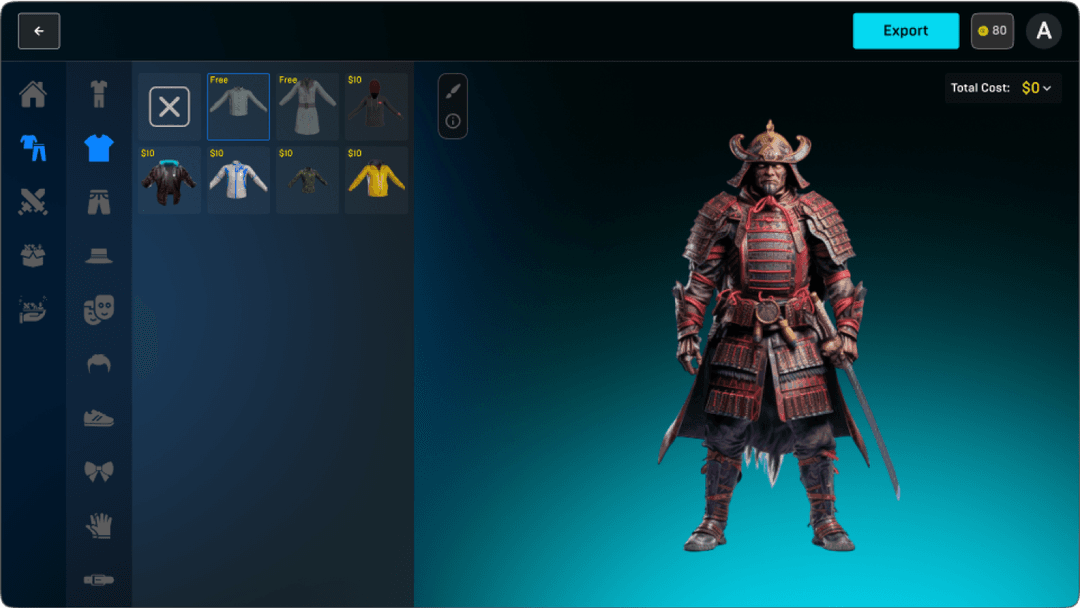Click the paintbrush customize icon

453,91
